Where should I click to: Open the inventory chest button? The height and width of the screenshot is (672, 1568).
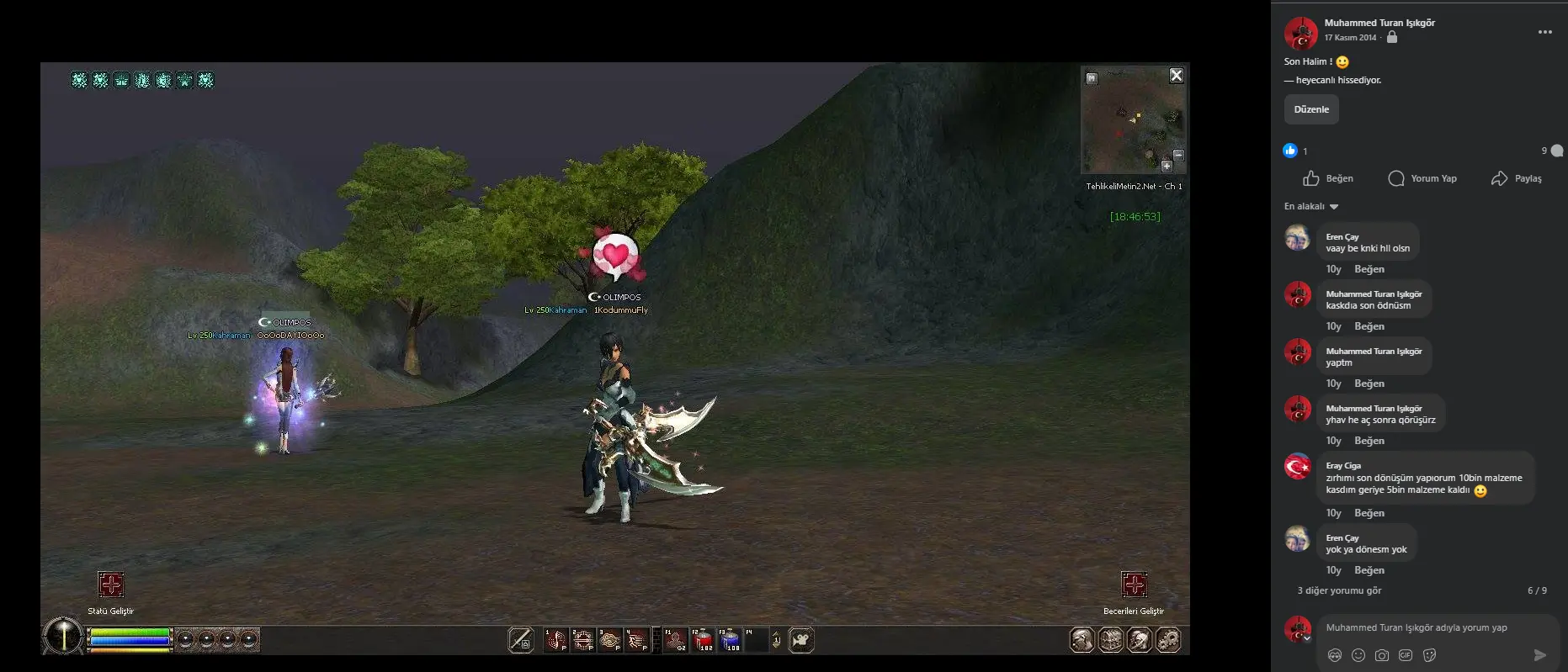point(1111,640)
